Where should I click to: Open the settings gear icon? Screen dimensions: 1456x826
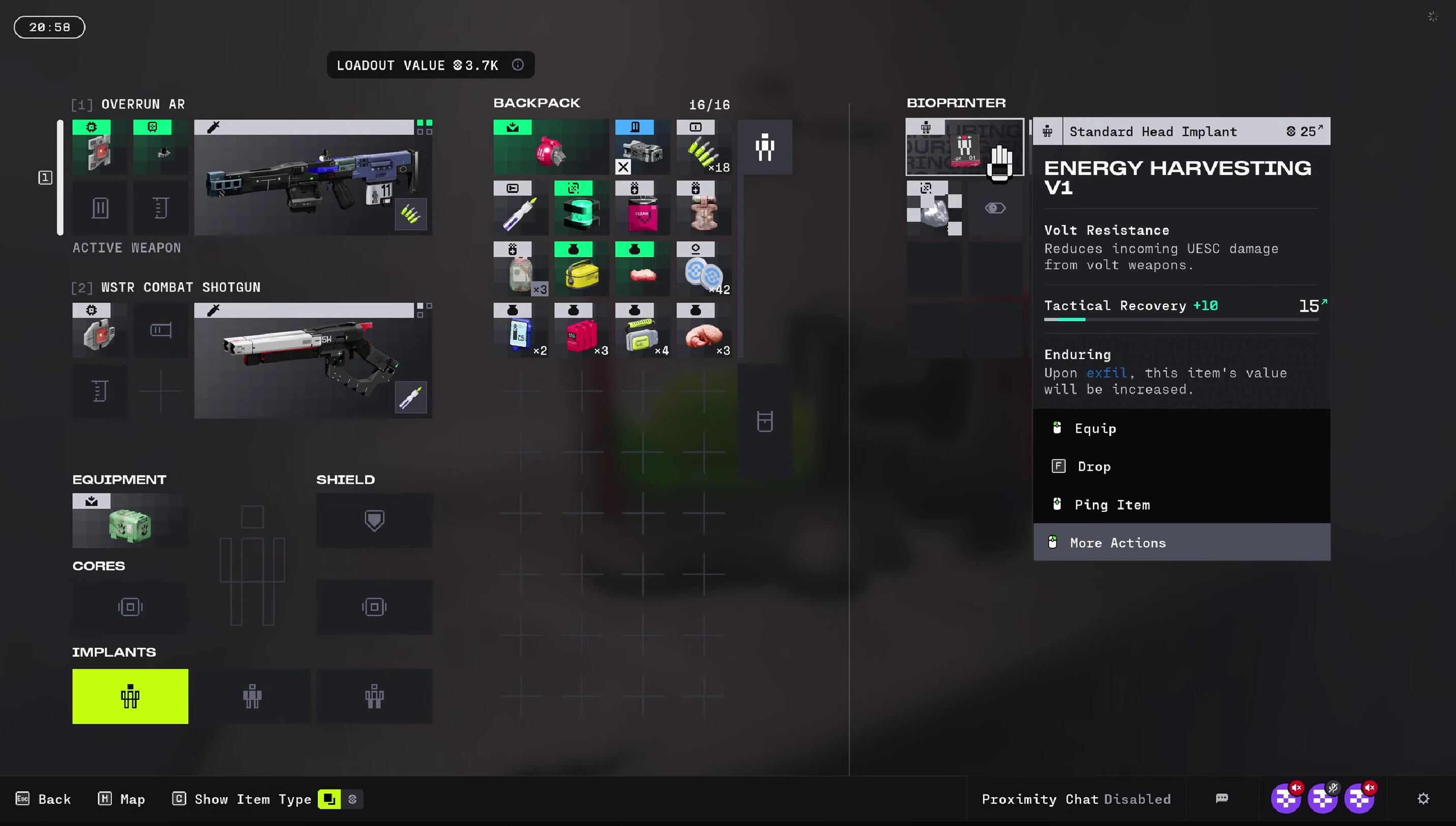point(1423,799)
